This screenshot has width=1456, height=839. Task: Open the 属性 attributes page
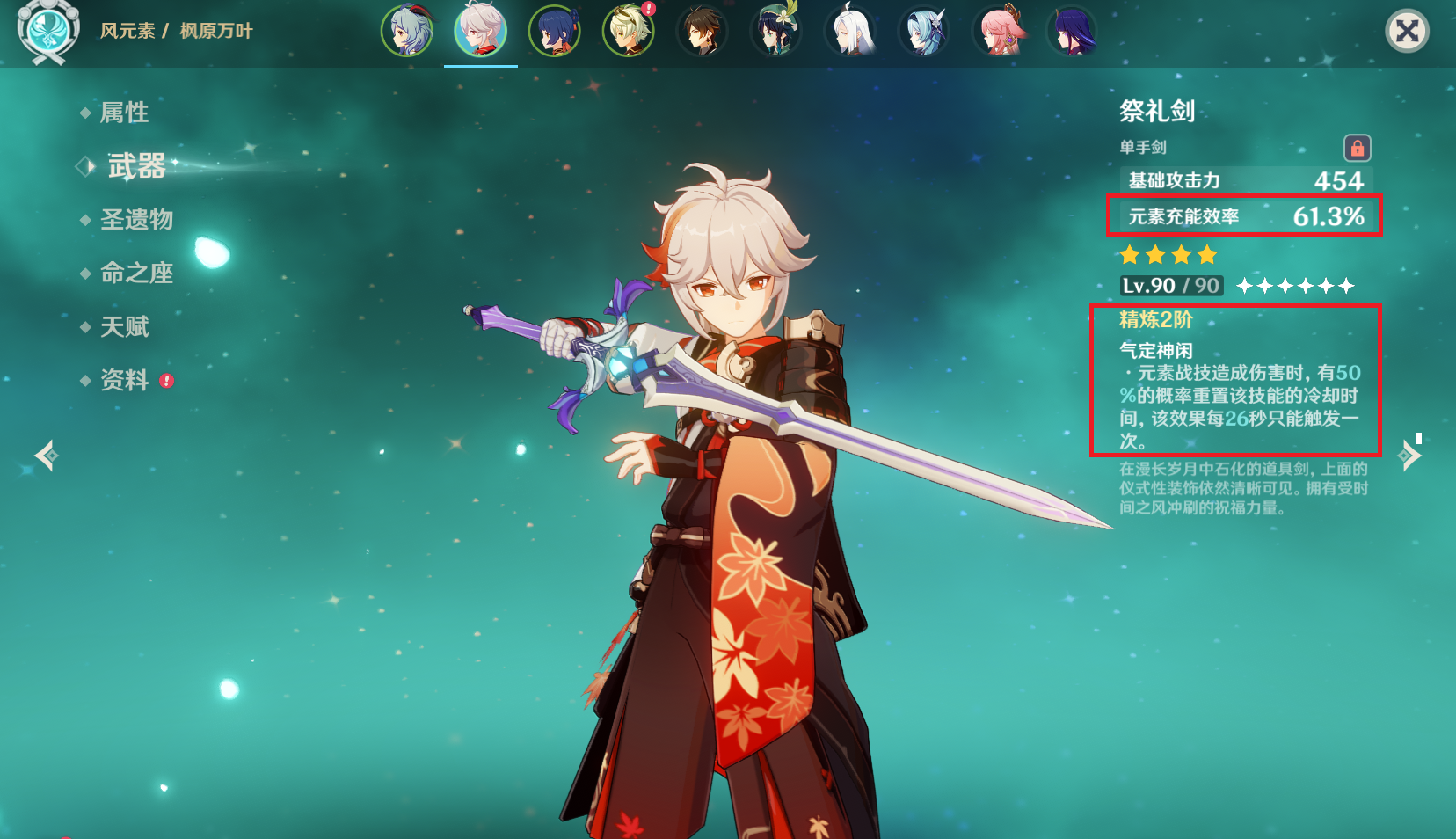pyautogui.click(x=124, y=113)
